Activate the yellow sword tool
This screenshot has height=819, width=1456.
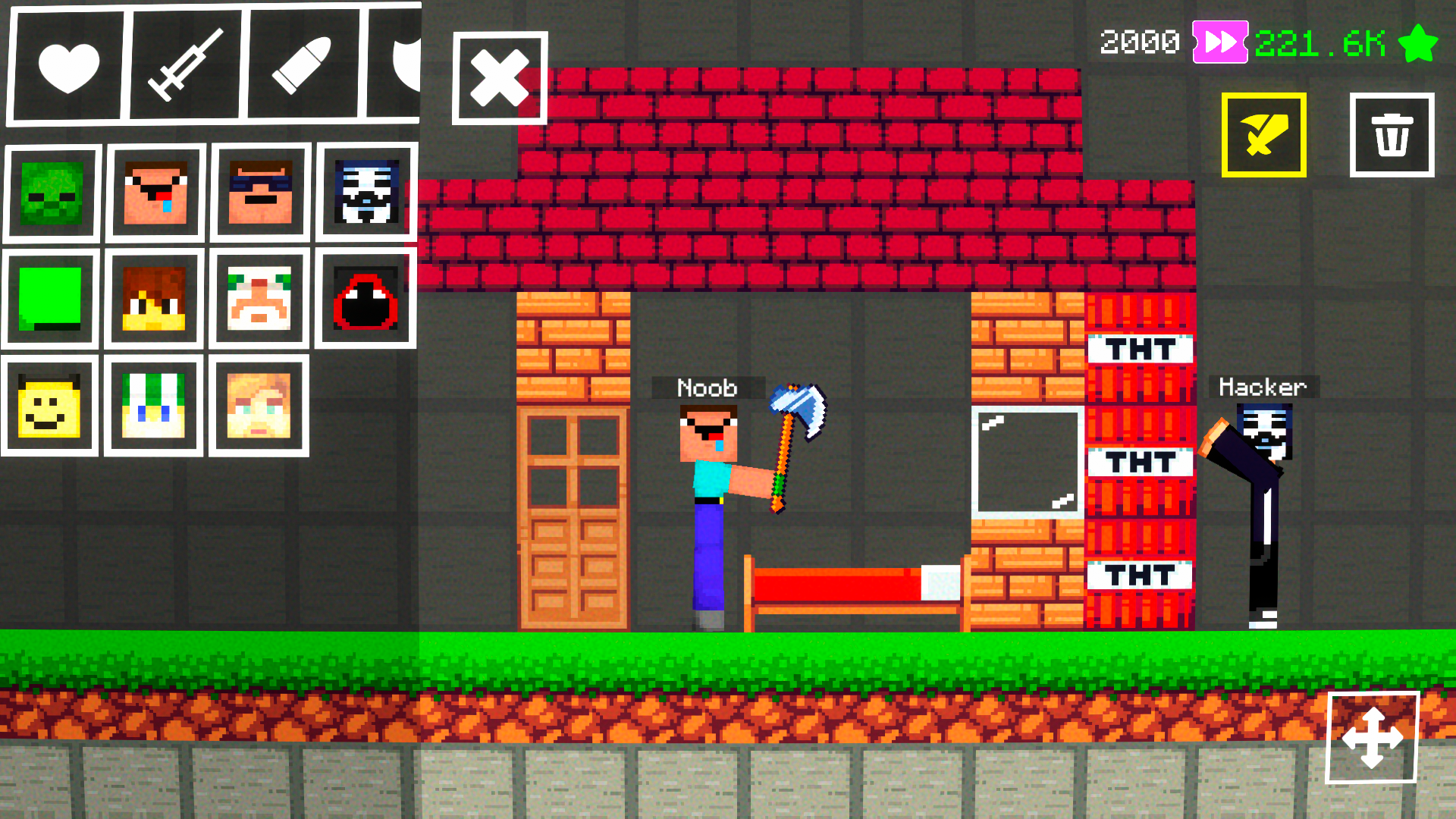point(1263,136)
